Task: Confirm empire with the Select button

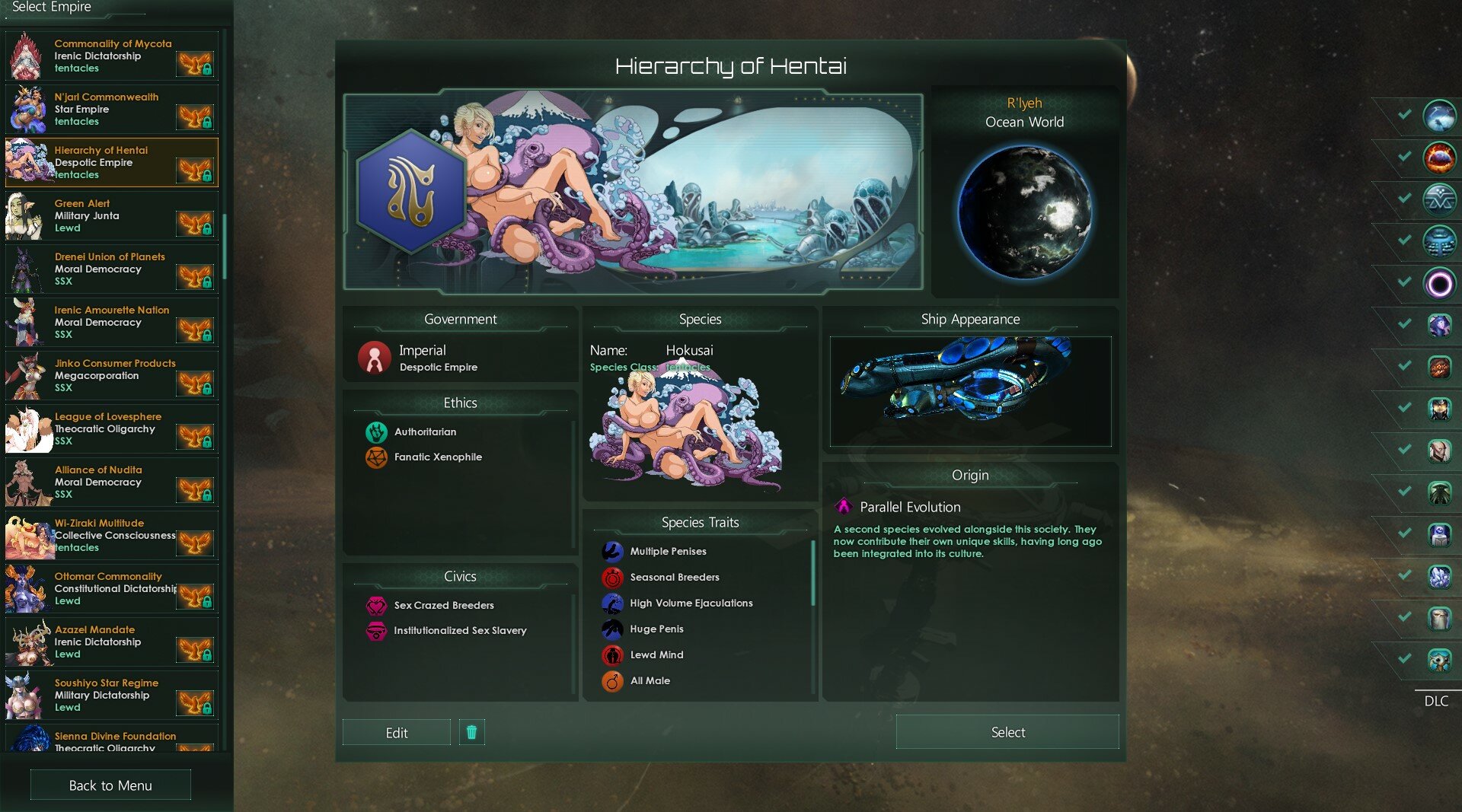Action: point(1007,732)
